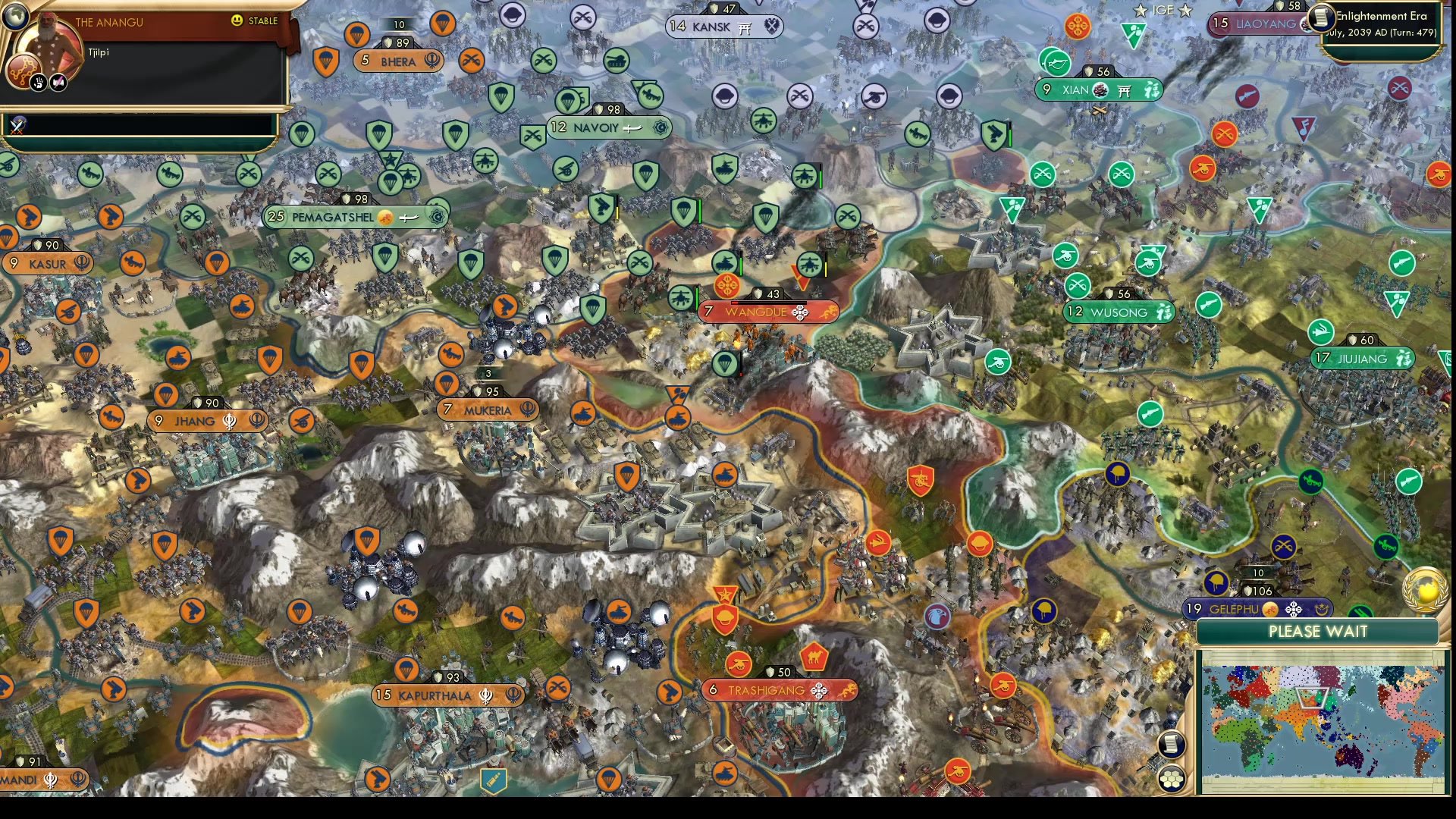The height and width of the screenshot is (819, 1456).
Task: Click the globe icon above Tjilpi's portrait
Action: (16, 17)
